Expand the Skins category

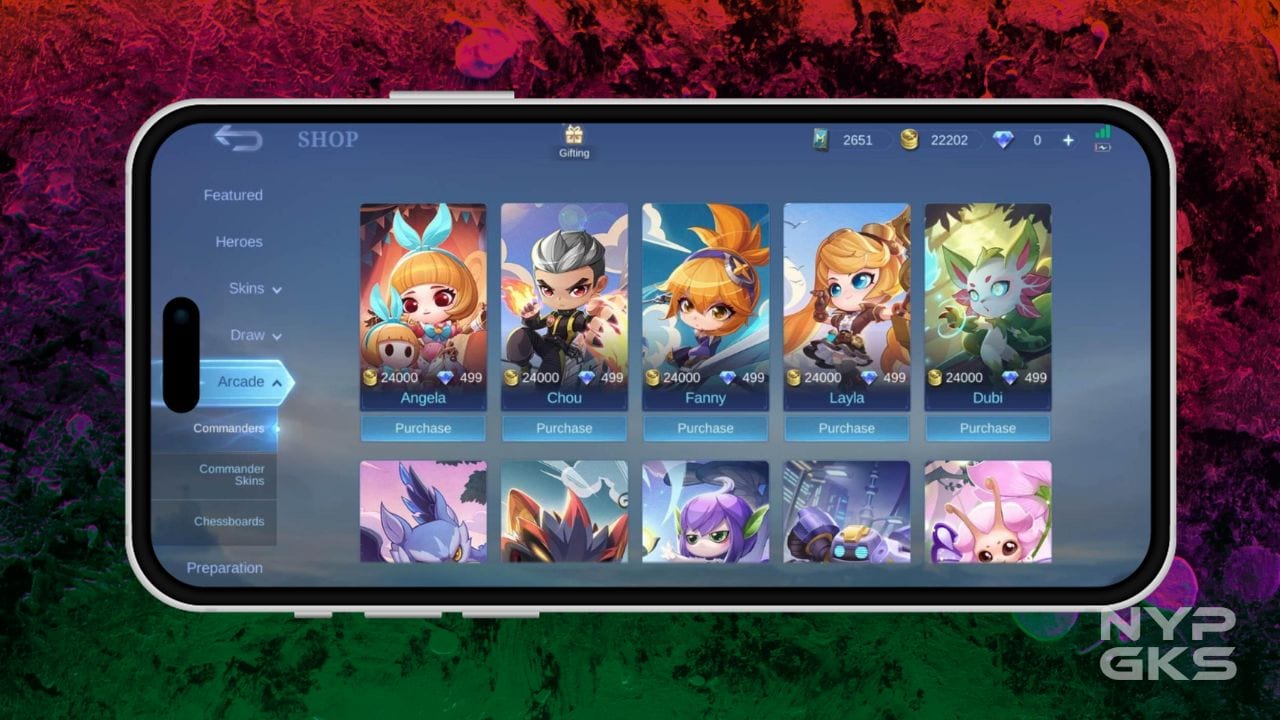point(254,289)
